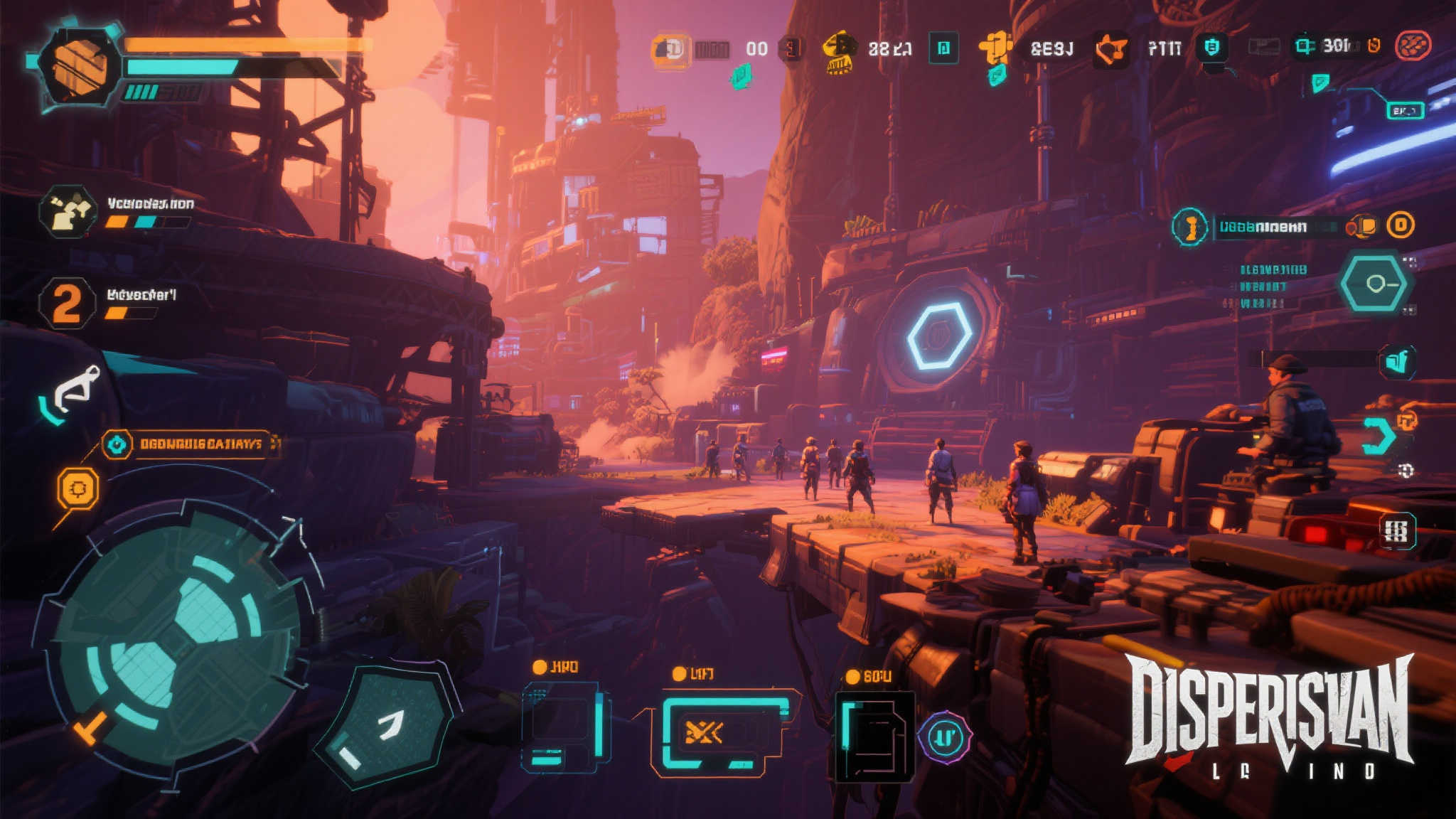Click the orange ring coin icon
The width and height of the screenshot is (1456, 819).
1401,225
